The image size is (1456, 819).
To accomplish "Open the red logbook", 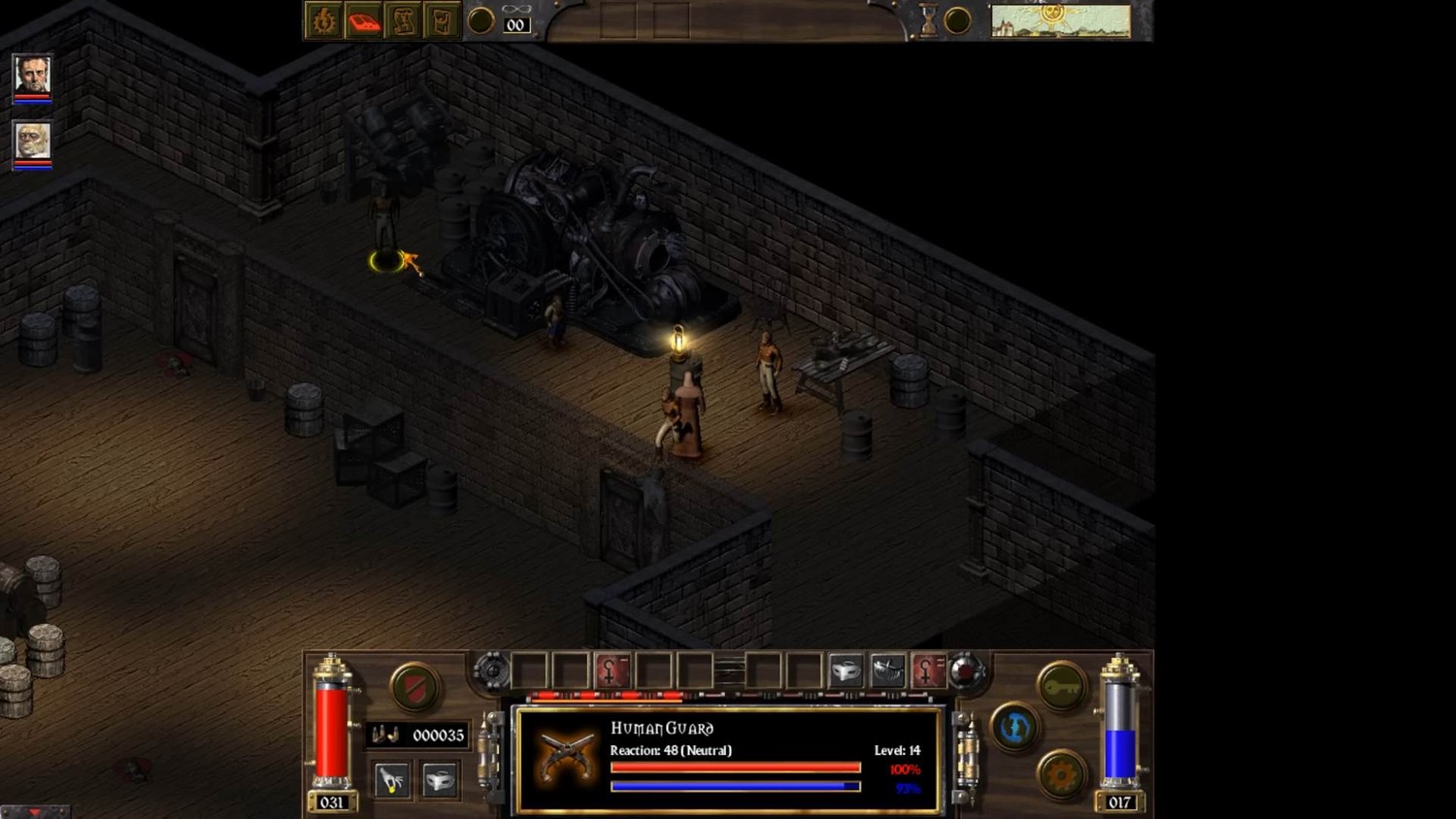I will [364, 20].
